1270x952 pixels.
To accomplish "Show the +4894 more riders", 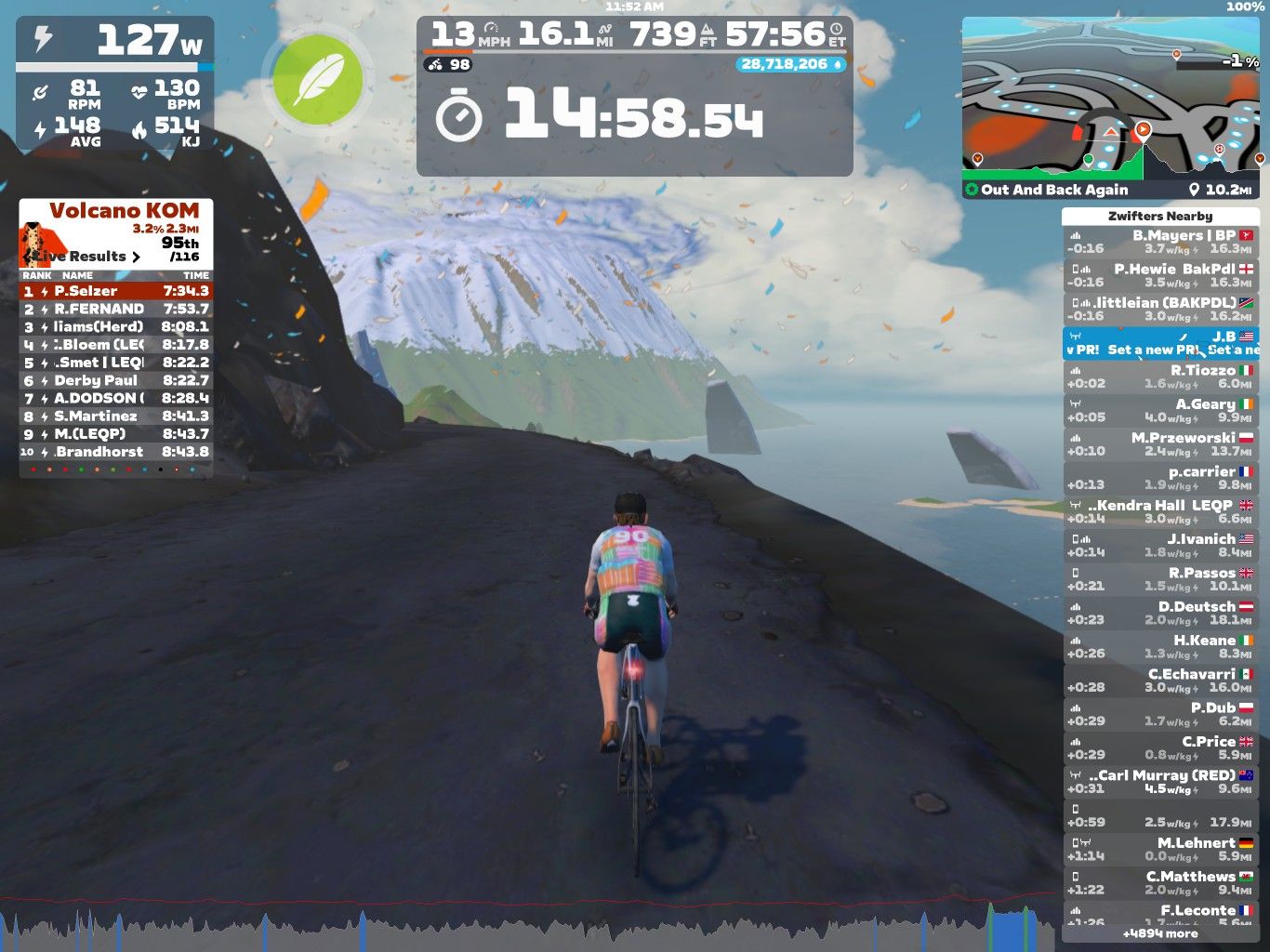I will pos(1160,933).
